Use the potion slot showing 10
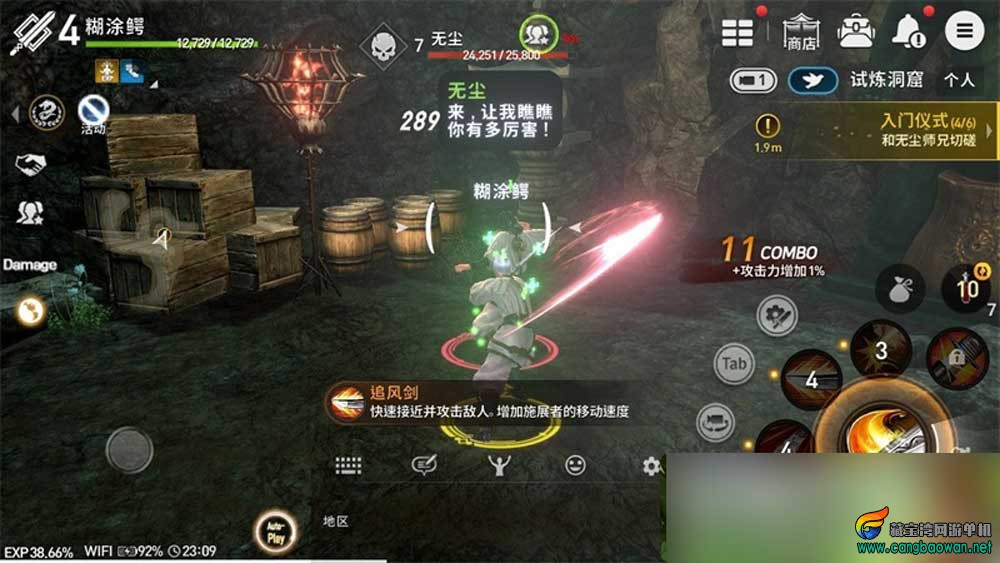The height and width of the screenshot is (563, 1000). point(966,290)
